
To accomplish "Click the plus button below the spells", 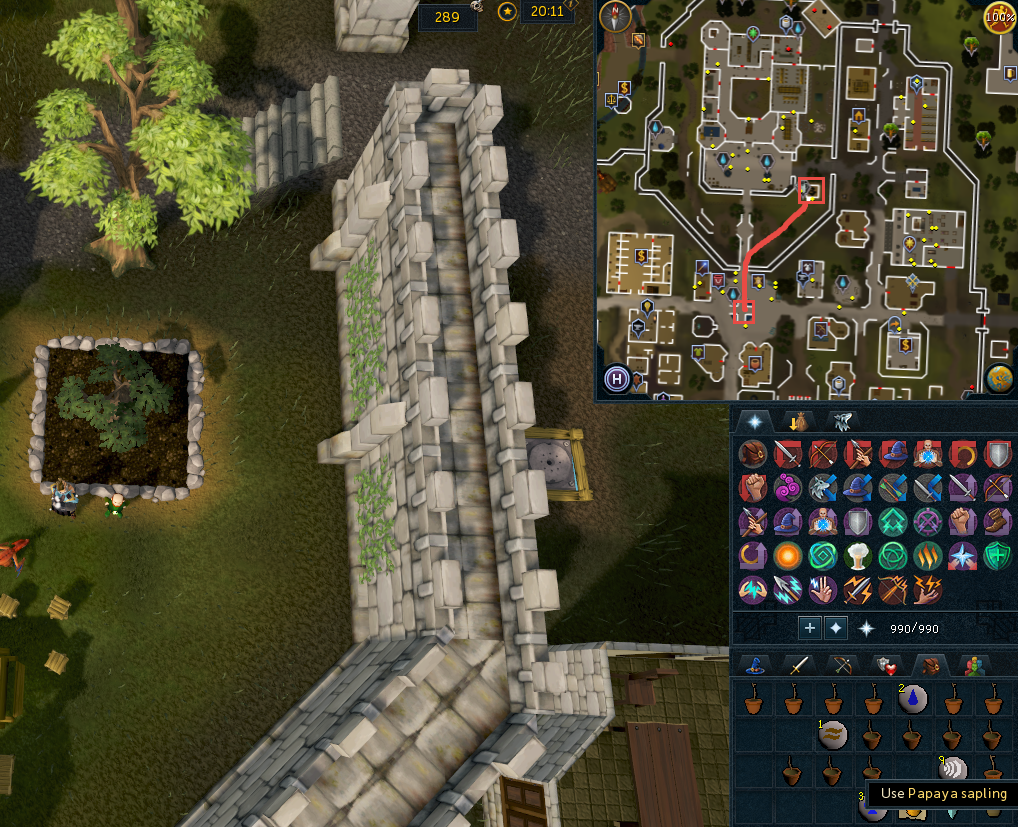I will 809,628.
